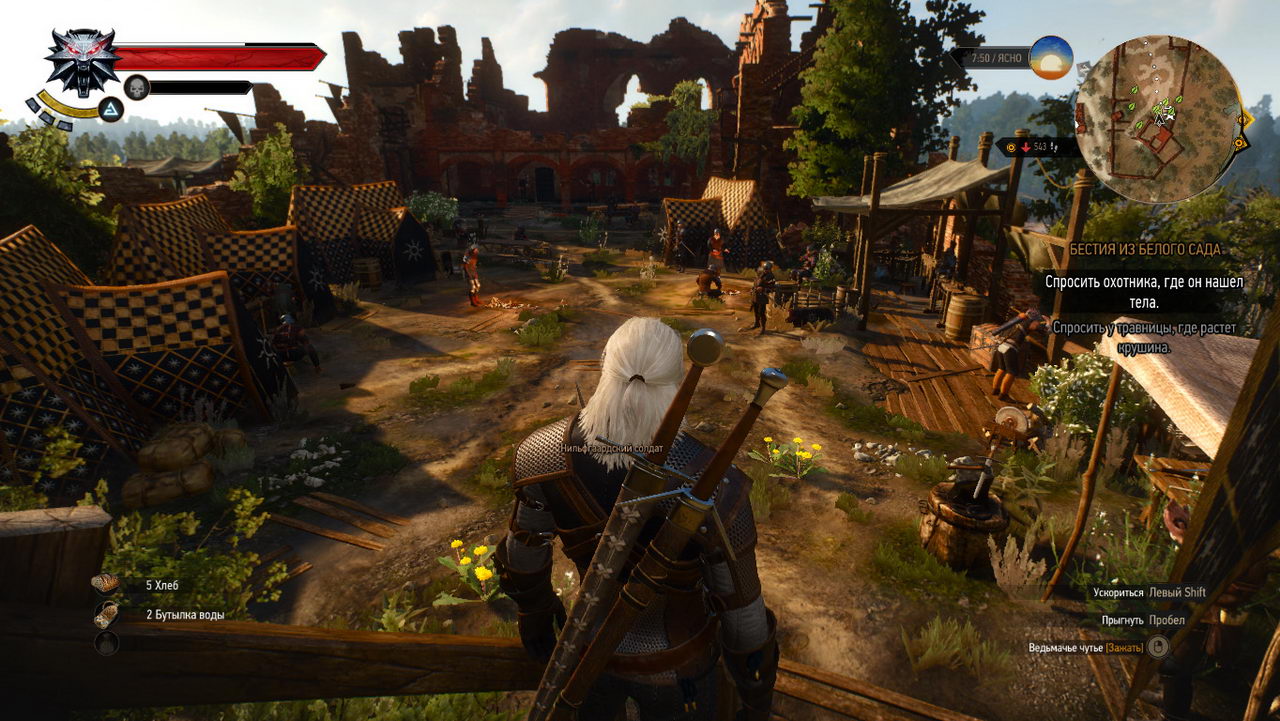Image resolution: width=1280 pixels, height=721 pixels.
Task: Click a green herb marker on the minimap
Action: 1133,91
